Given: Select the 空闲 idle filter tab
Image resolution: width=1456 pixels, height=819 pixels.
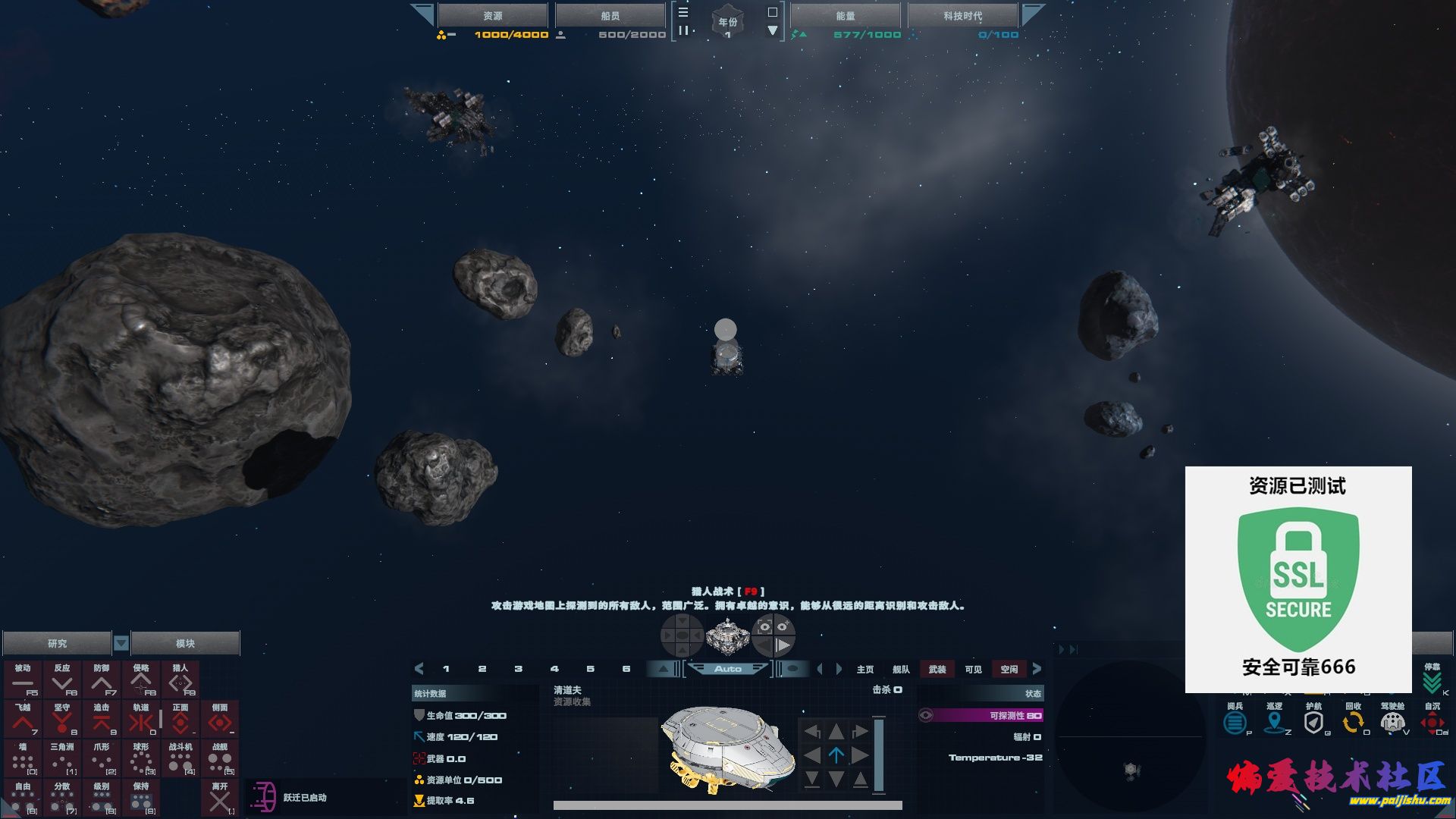Looking at the screenshot, I should (x=1009, y=669).
